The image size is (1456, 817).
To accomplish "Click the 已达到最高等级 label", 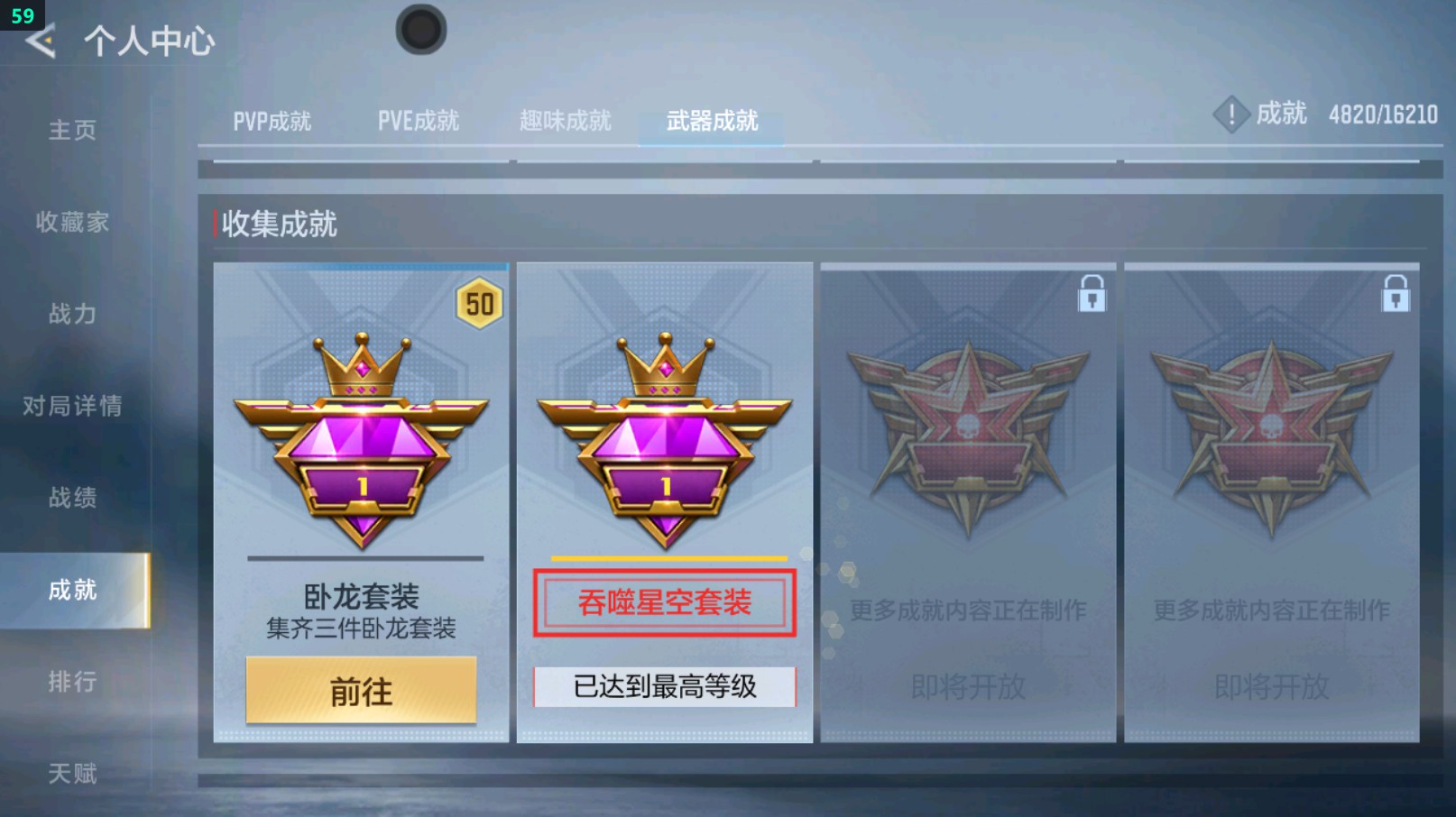I will point(665,686).
